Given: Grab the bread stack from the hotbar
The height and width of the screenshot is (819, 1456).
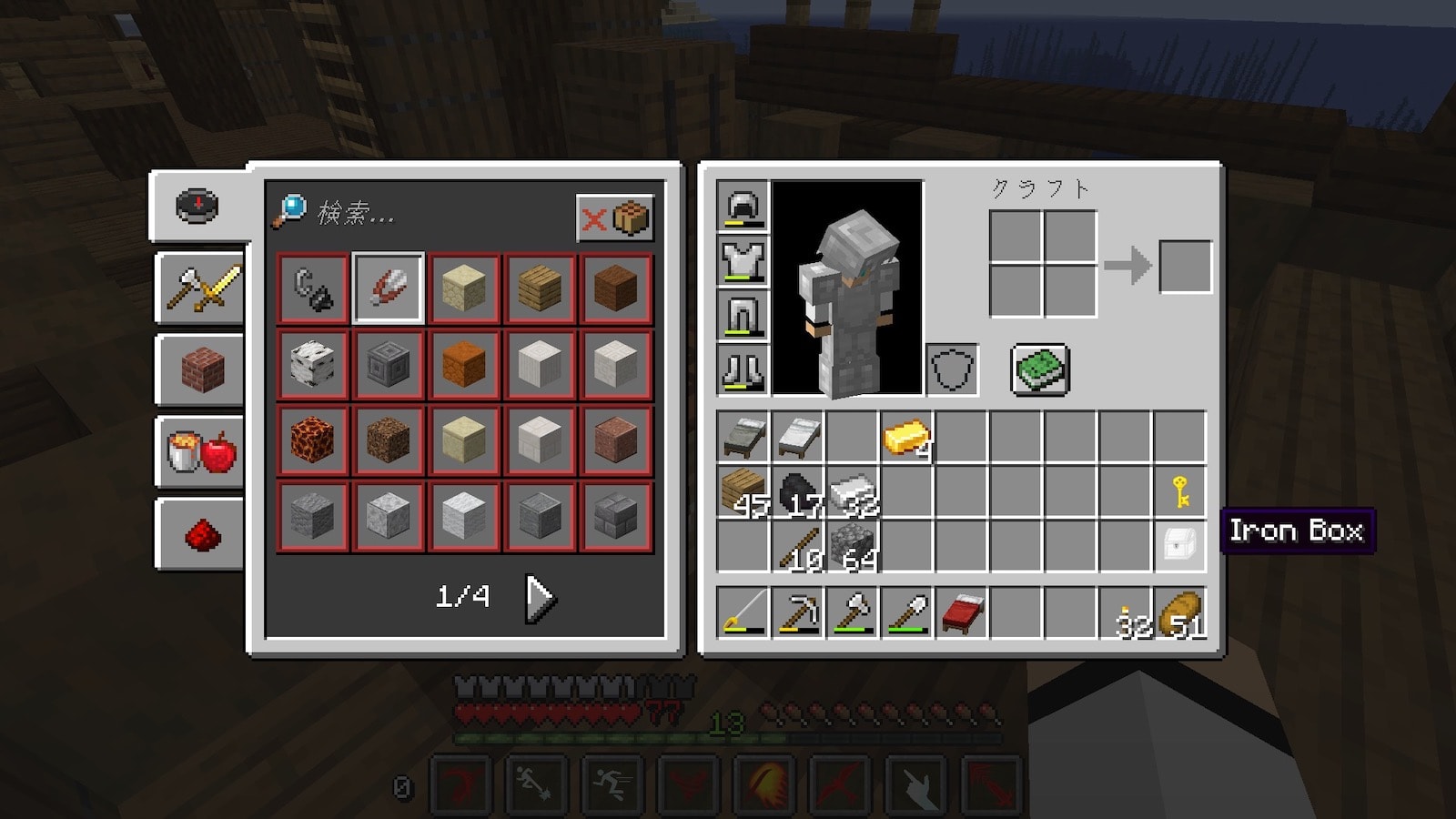Looking at the screenshot, I should tap(1179, 612).
